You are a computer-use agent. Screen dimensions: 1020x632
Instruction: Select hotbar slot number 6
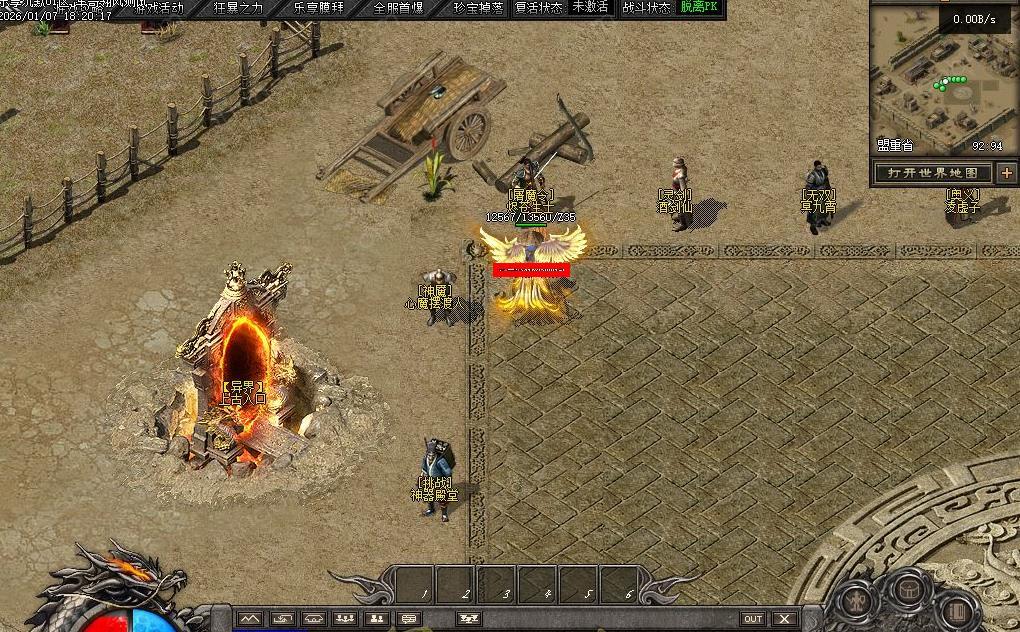coord(620,583)
